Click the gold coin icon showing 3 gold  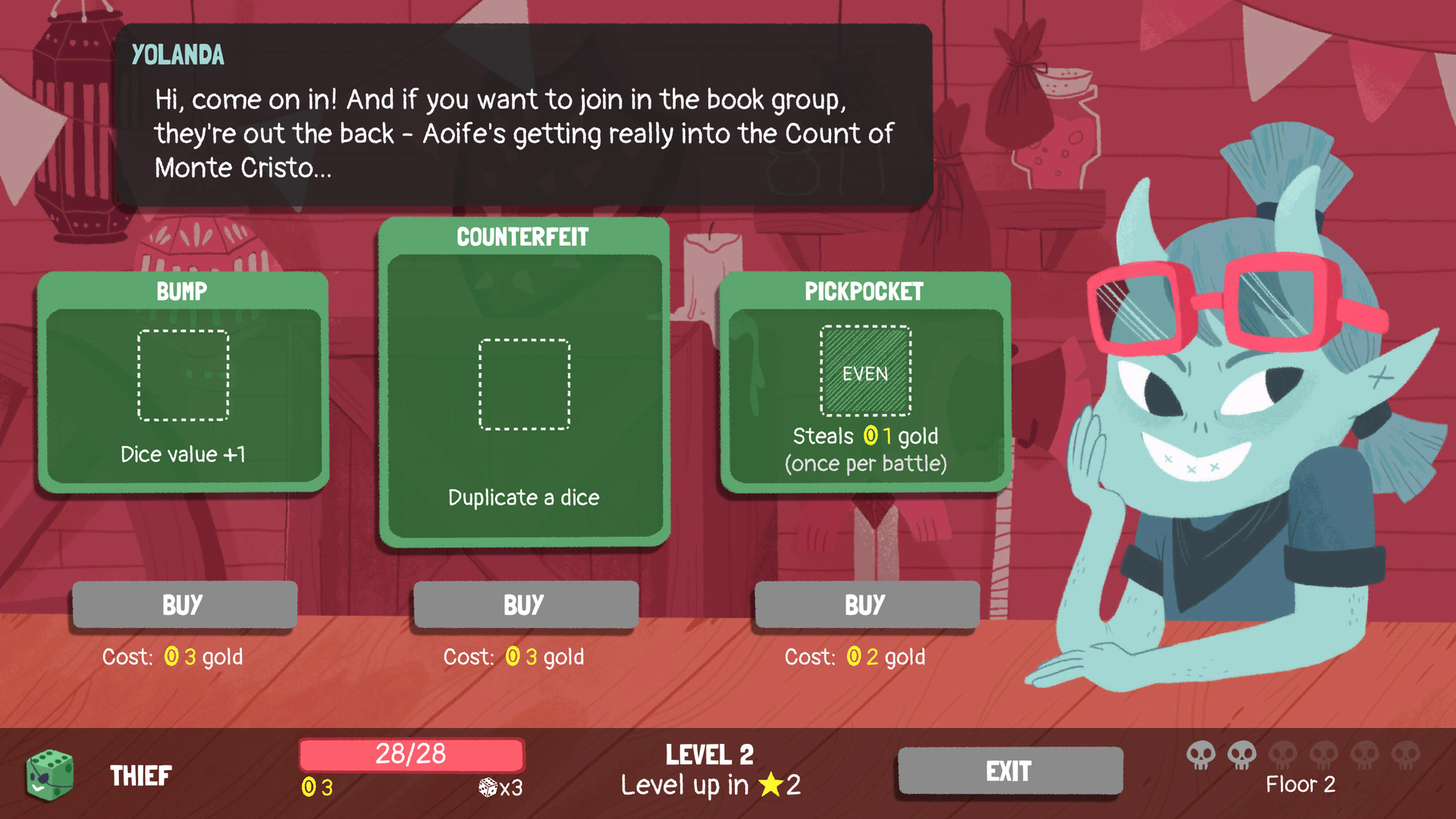310,788
